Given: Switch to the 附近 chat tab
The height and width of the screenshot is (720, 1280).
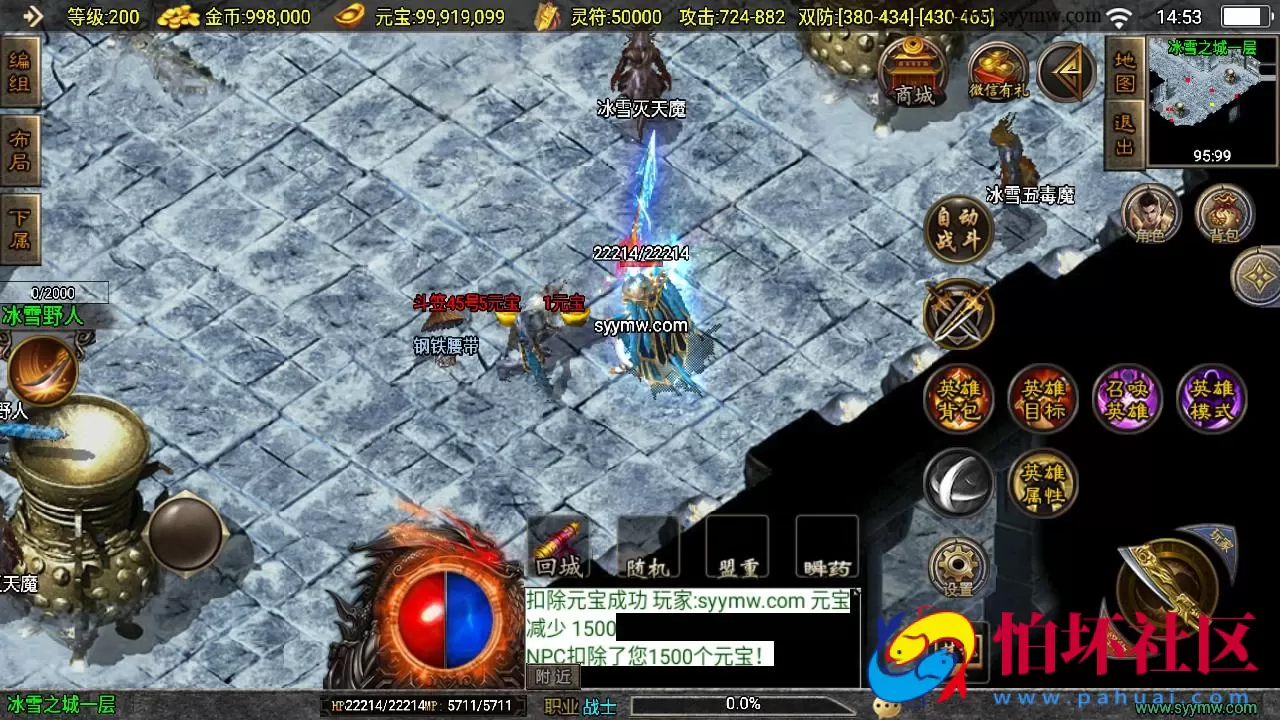Looking at the screenshot, I should pos(553,676).
